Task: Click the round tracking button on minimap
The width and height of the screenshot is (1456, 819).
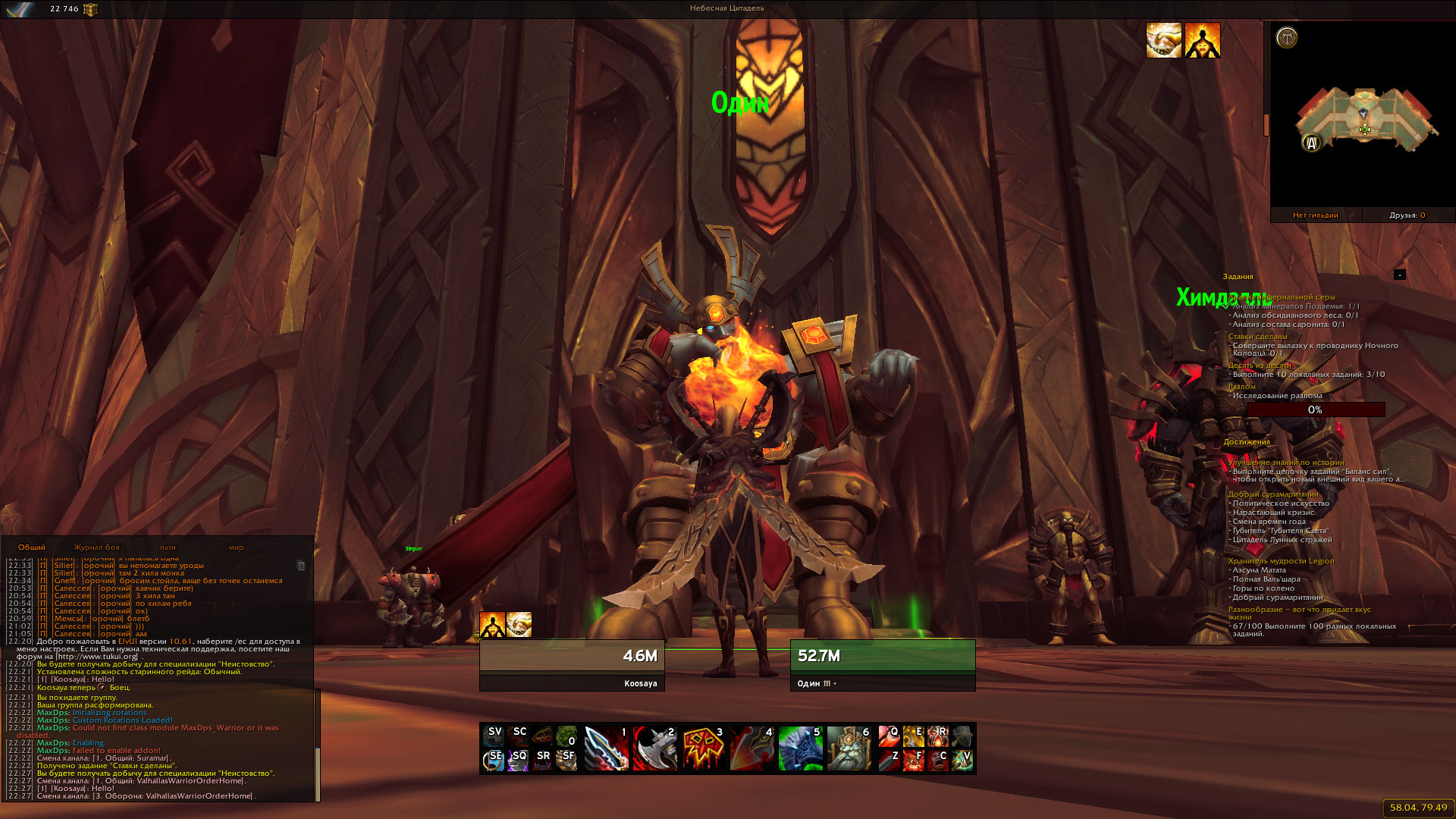Action: tap(1287, 37)
